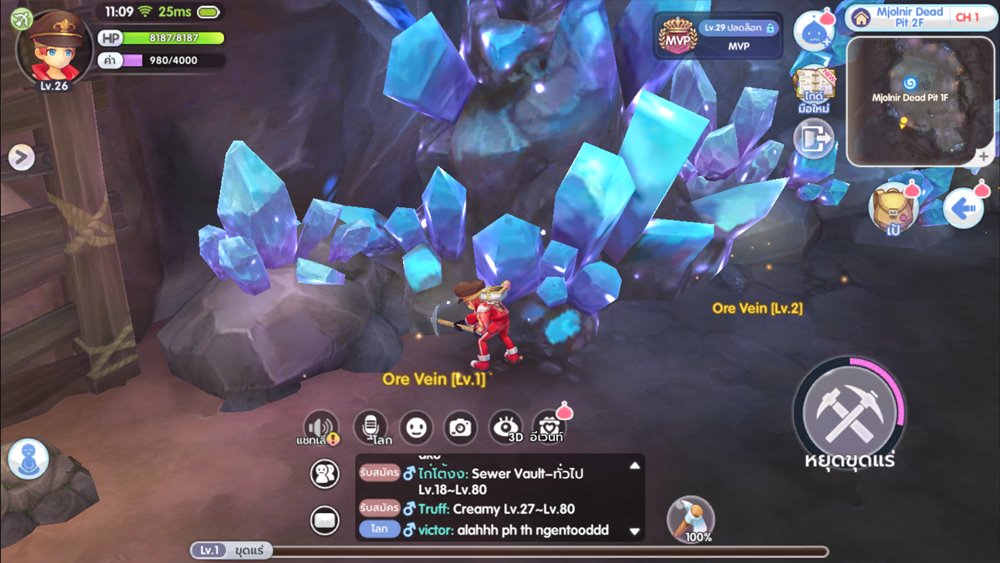Screen dimensions: 1000x563
Task: Open the player portrait profile
Action: click(x=54, y=46)
